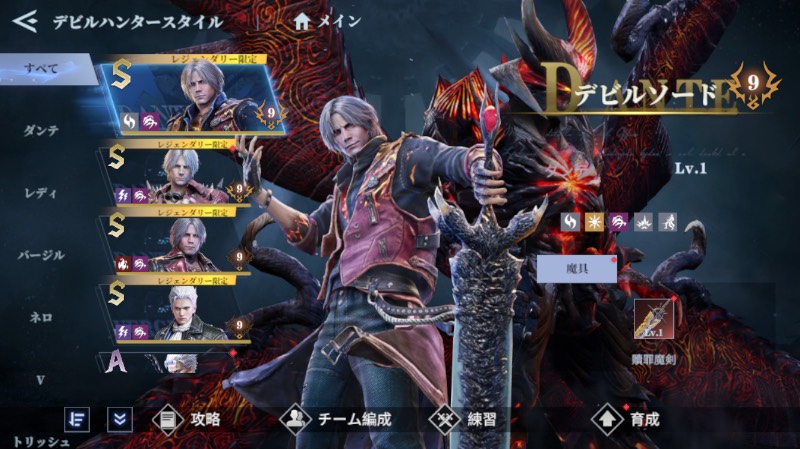Open the 育成 upgrade menu

coord(626,419)
